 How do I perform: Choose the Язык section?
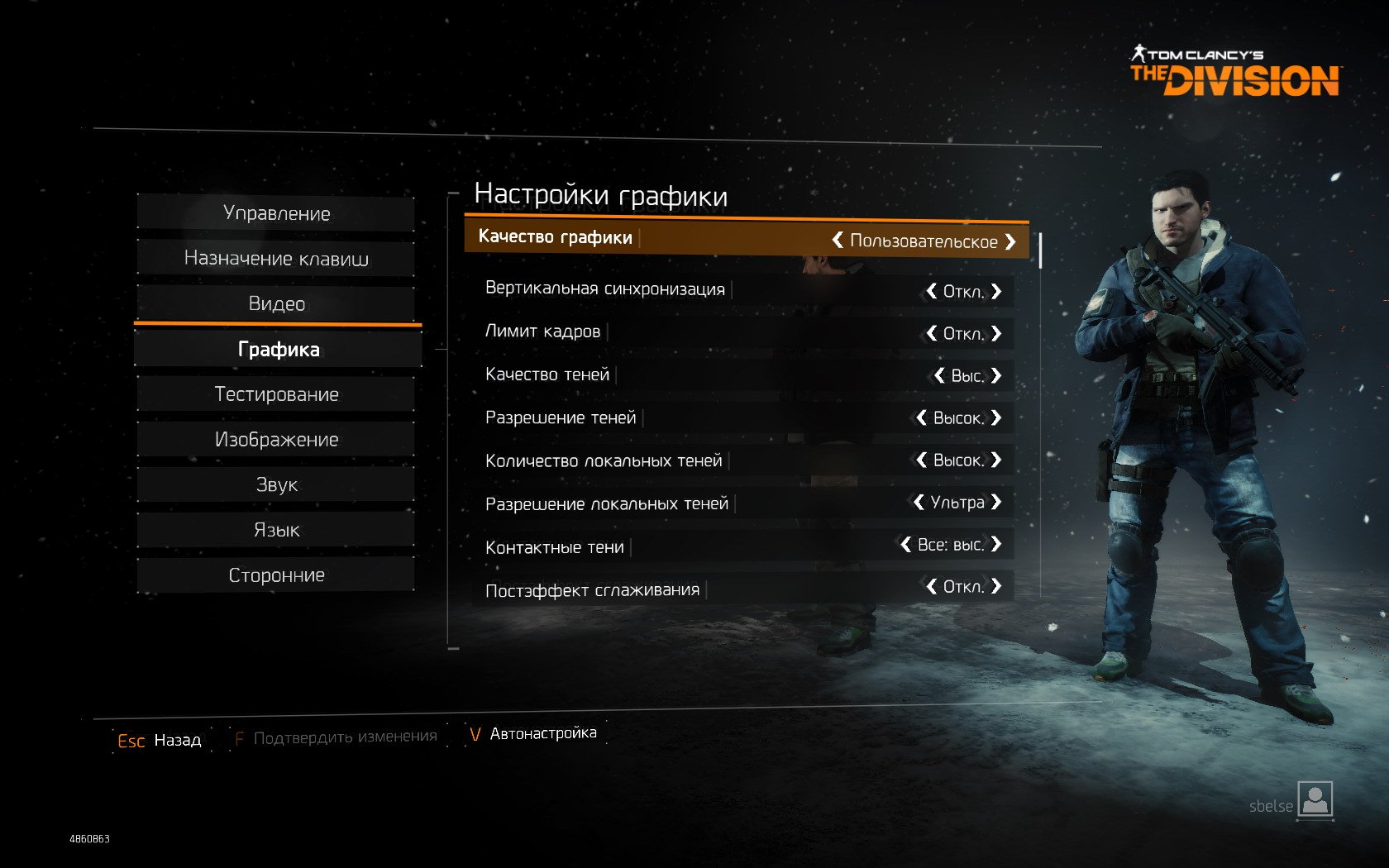point(276,530)
